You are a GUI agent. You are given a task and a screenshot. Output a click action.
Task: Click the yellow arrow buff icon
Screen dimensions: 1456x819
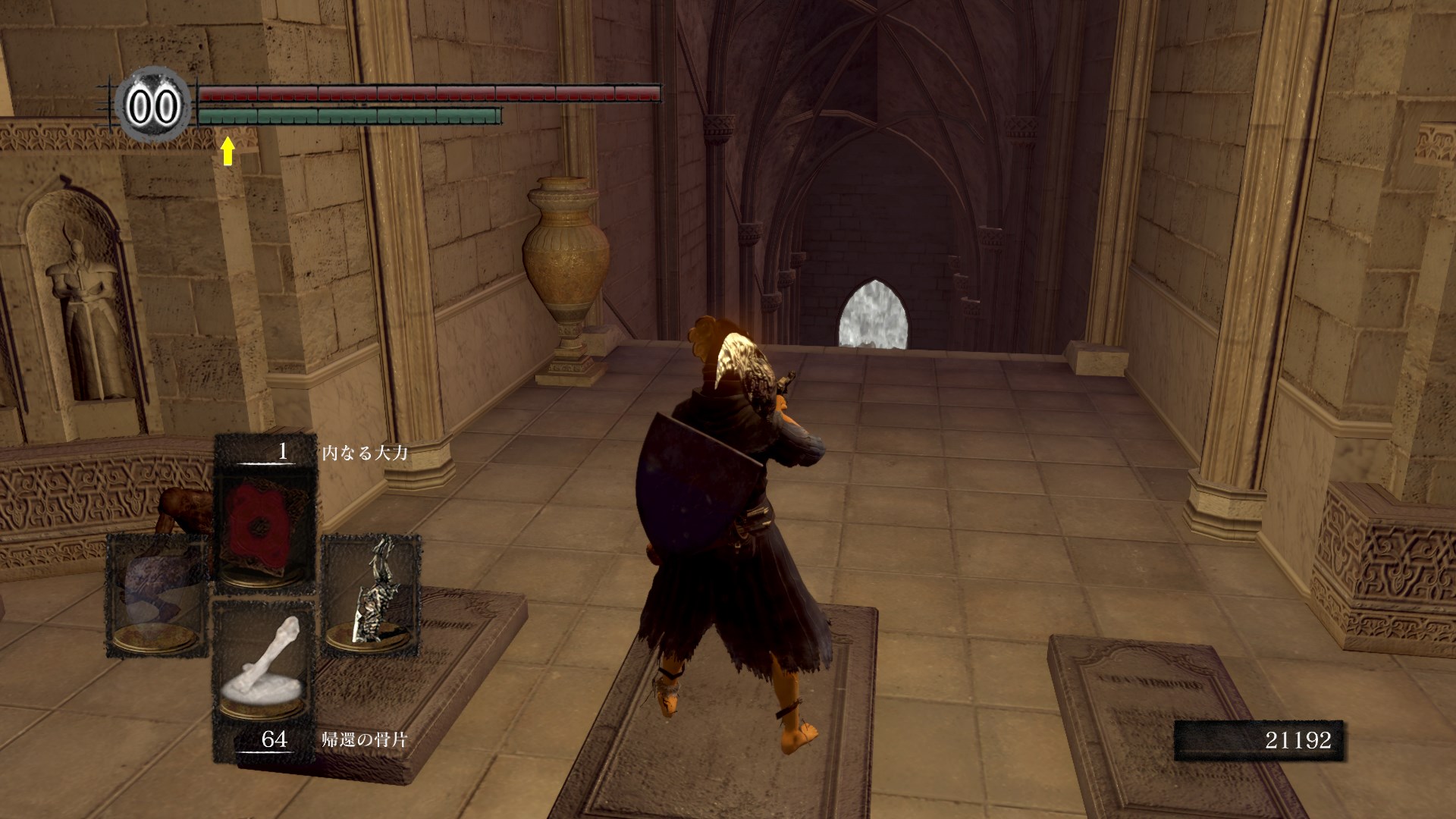pyautogui.click(x=227, y=150)
